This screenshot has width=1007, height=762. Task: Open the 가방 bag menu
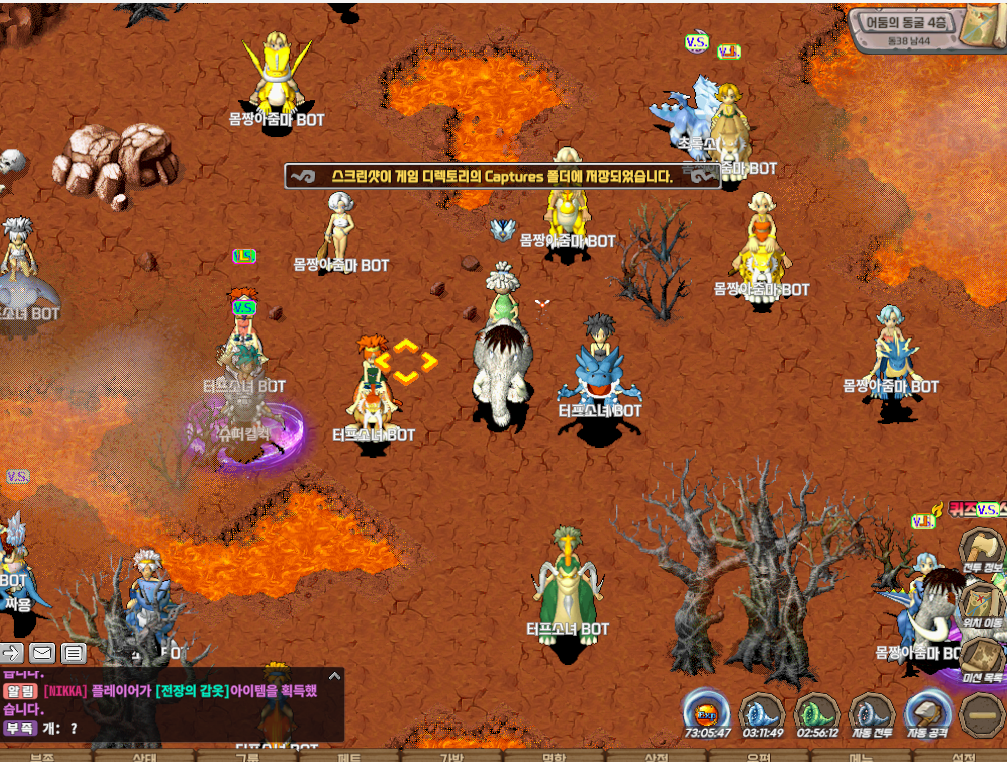tap(452, 756)
